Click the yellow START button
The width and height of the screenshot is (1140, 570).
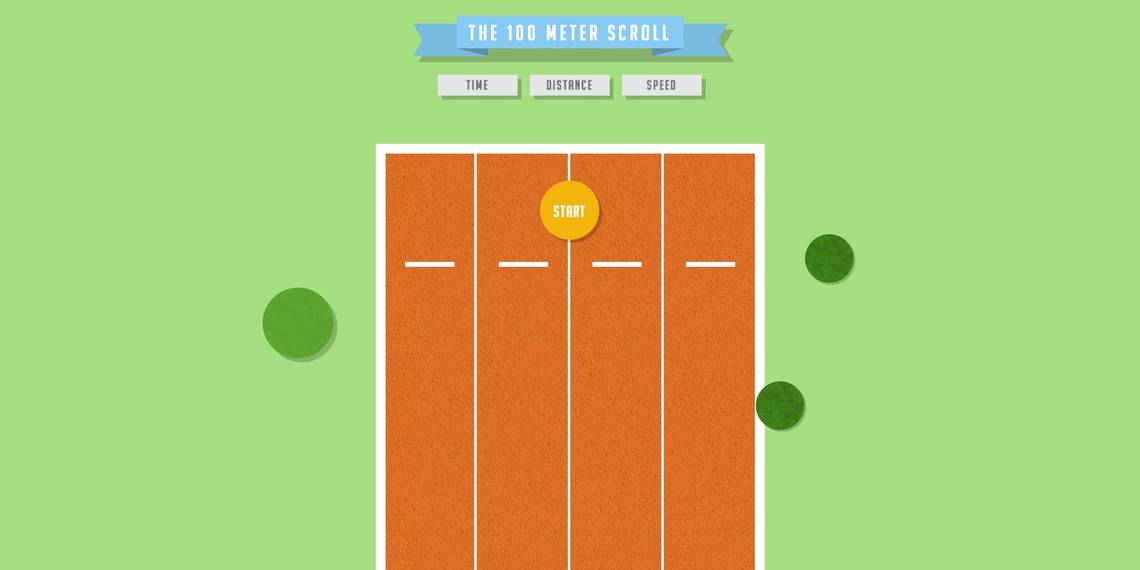(569, 211)
